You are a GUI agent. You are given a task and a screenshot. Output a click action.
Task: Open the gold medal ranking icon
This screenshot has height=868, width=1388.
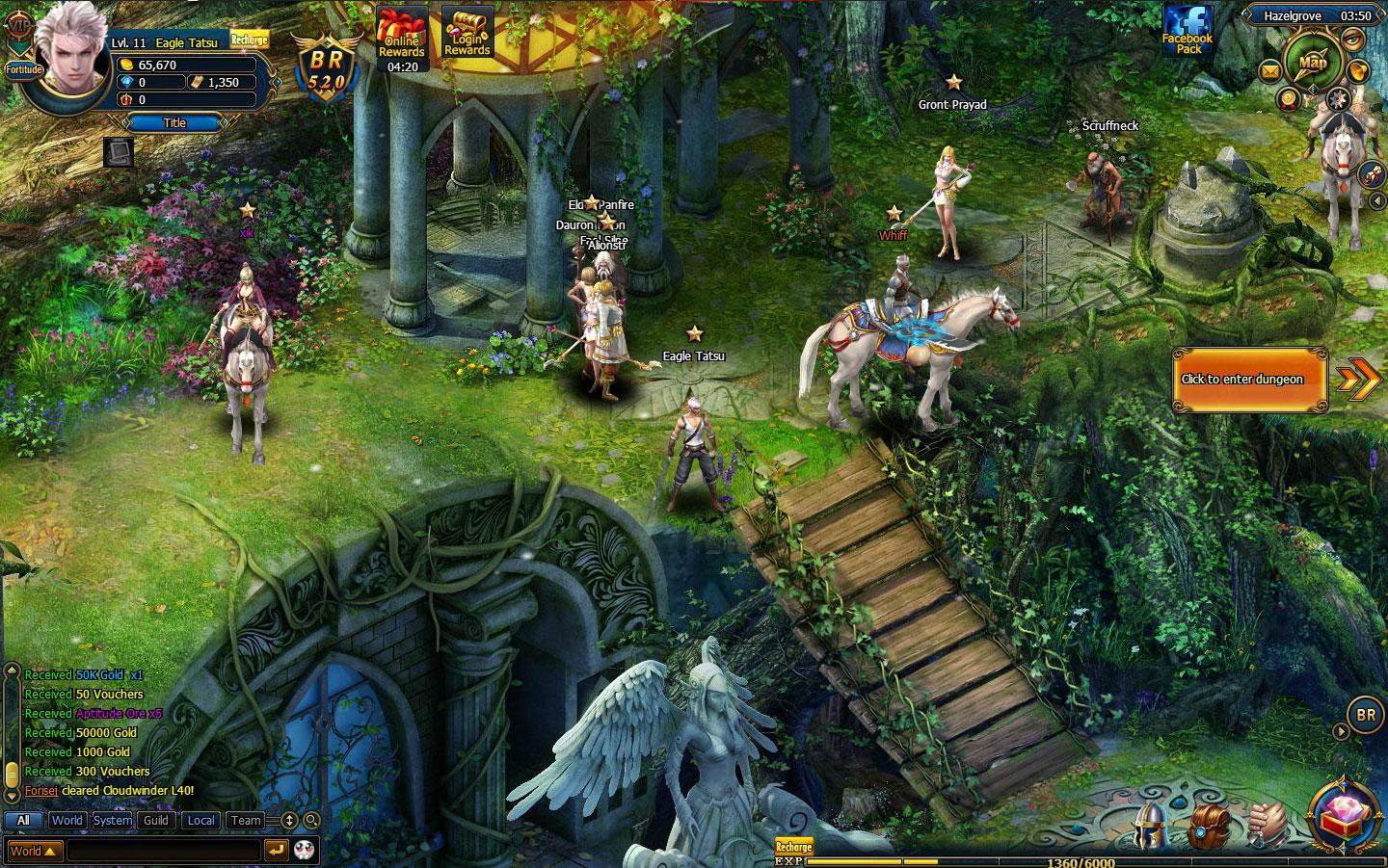click(1288, 97)
